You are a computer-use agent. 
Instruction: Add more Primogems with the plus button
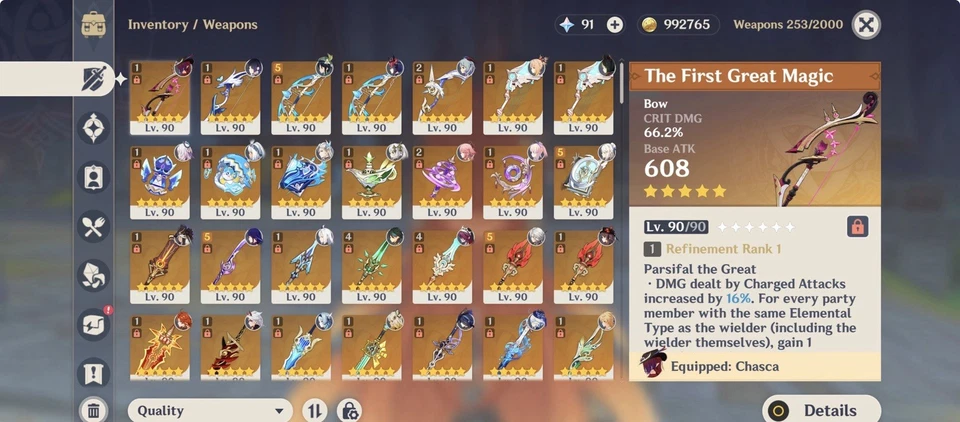614,25
